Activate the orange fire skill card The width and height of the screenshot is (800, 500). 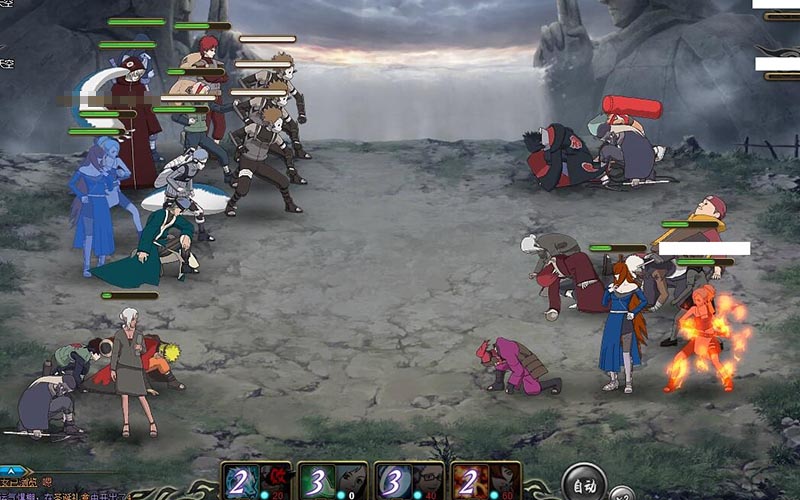[x=486, y=481]
